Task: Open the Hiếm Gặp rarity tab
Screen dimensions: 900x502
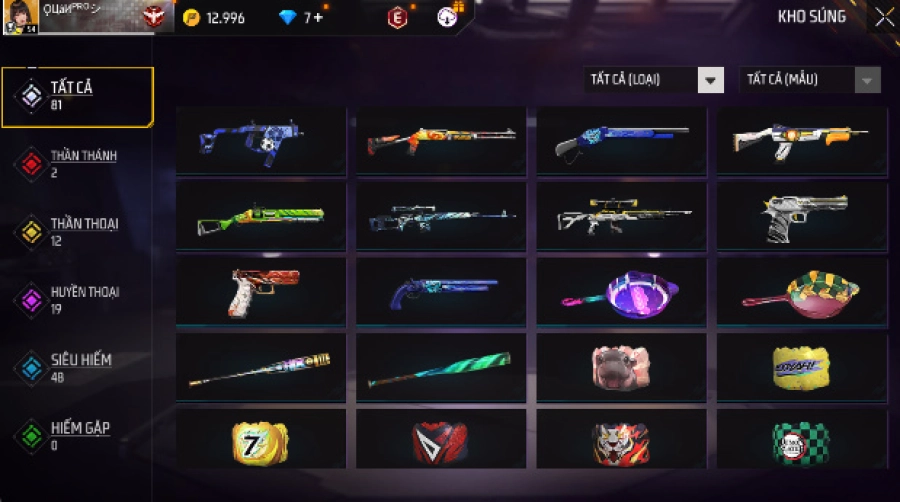Action: coord(78,435)
